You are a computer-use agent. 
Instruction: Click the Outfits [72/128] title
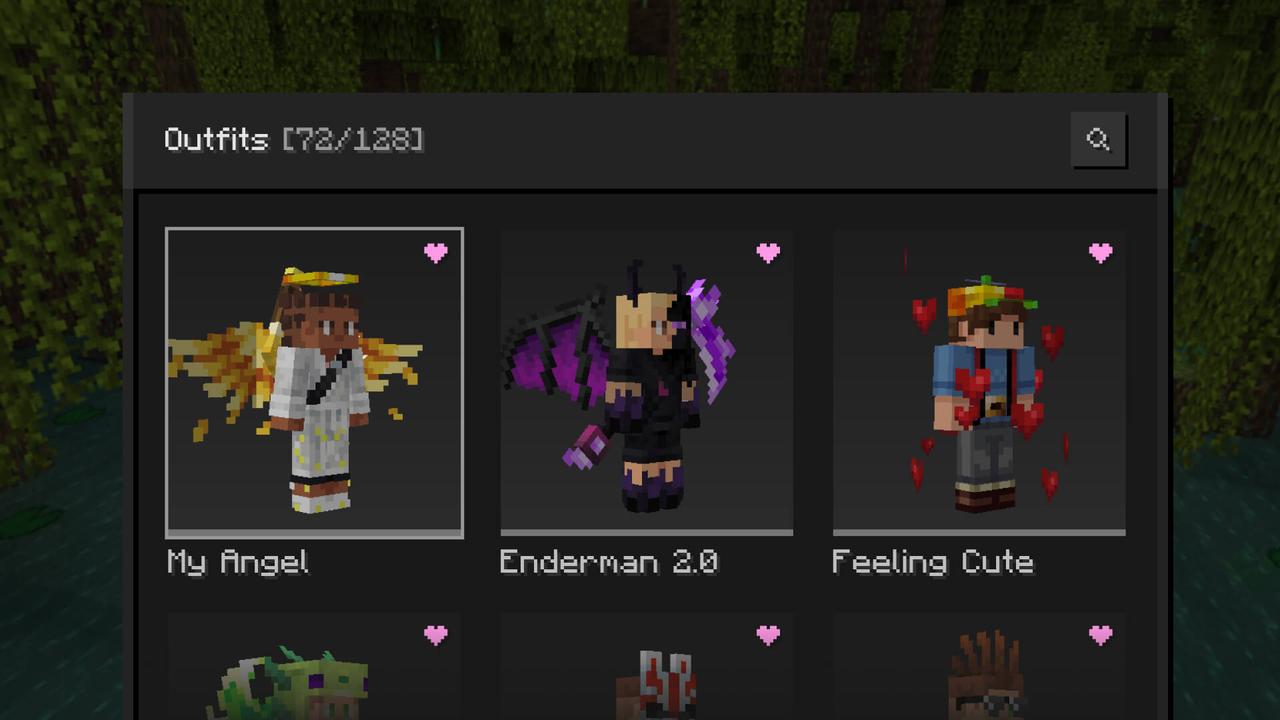(x=294, y=140)
